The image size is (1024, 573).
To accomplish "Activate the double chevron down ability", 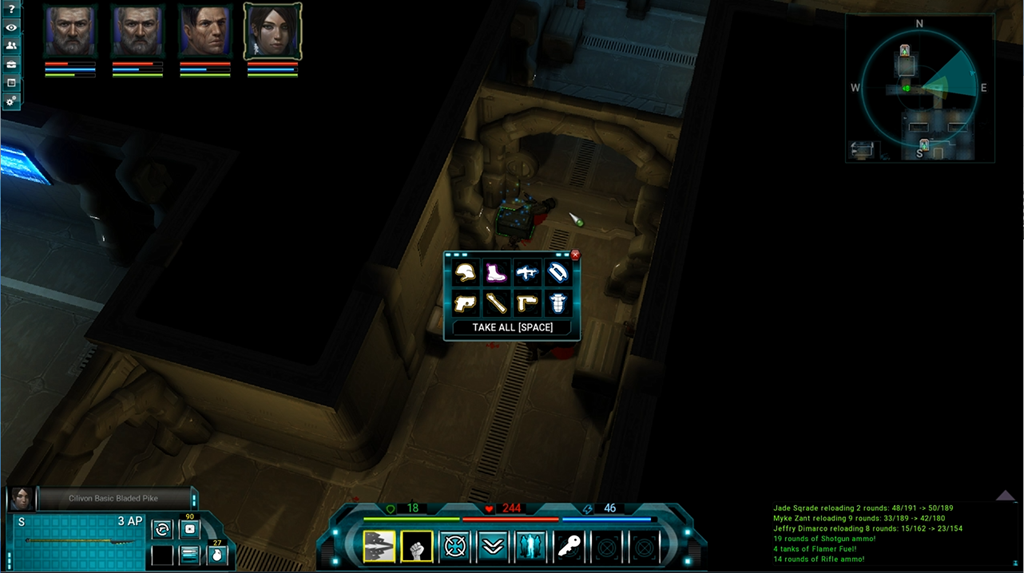I will click(x=493, y=546).
